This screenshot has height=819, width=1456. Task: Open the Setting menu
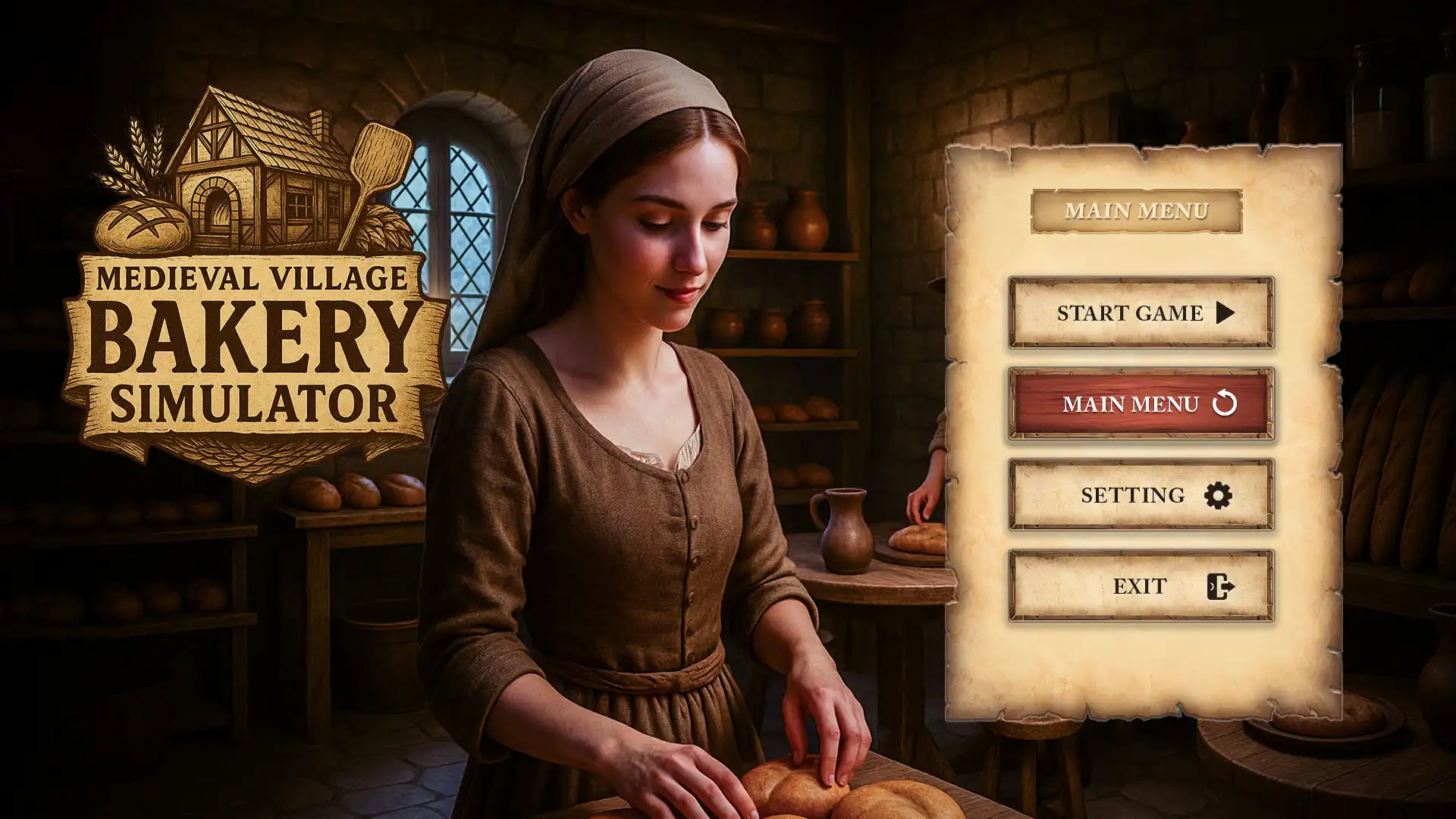(1141, 494)
